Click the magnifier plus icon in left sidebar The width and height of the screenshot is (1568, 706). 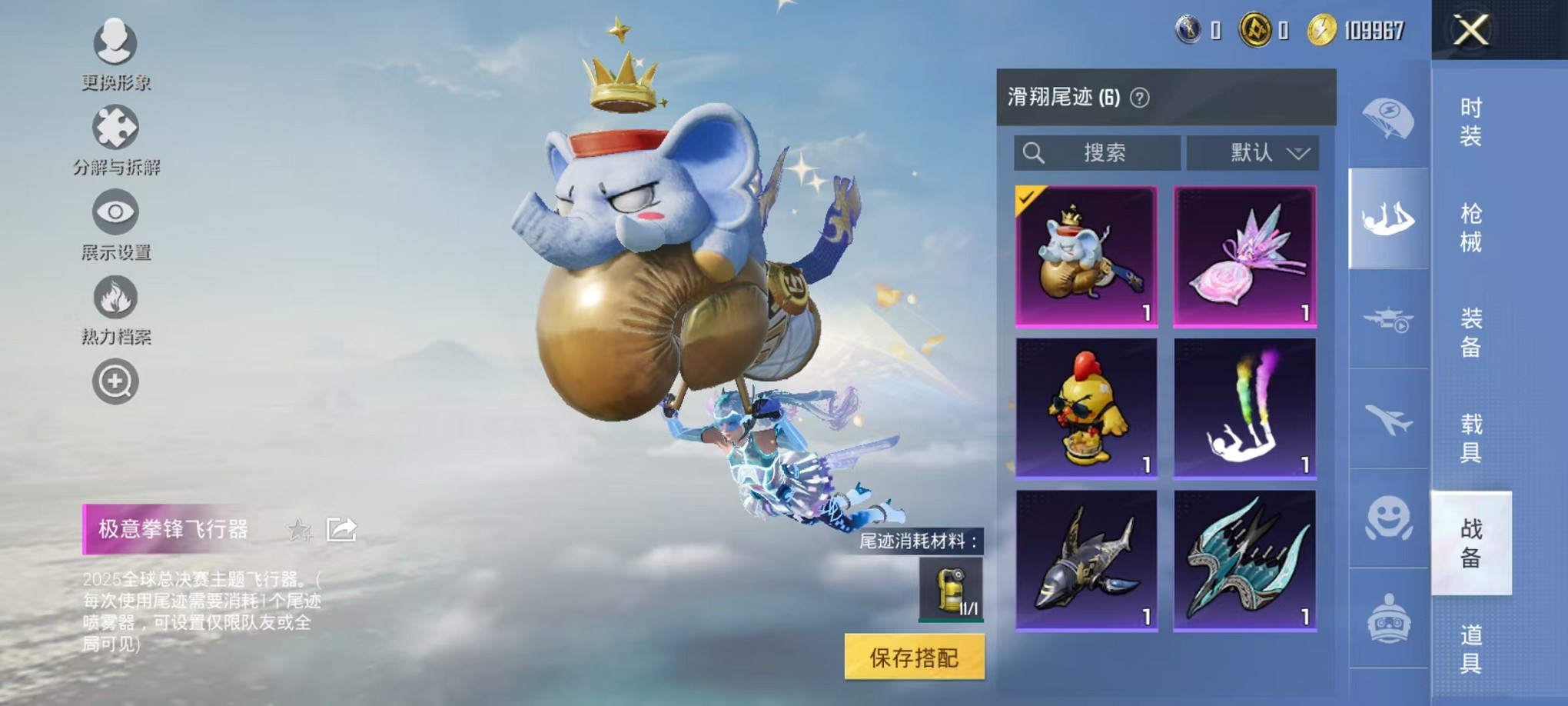pos(114,381)
